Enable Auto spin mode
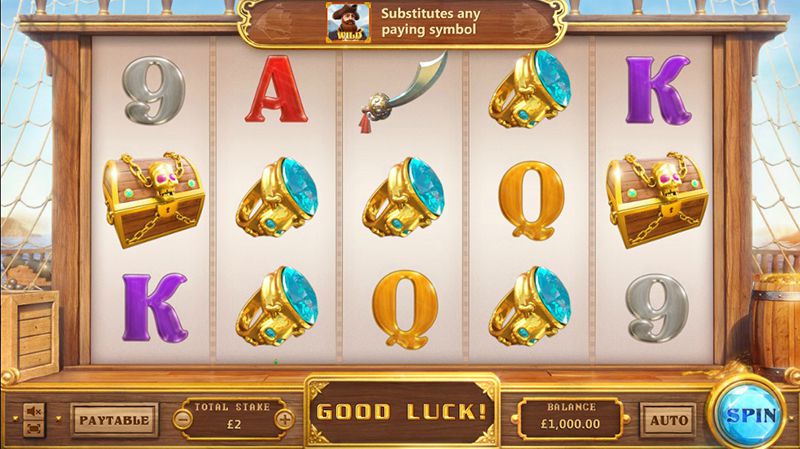The image size is (800, 449). pyautogui.click(x=667, y=420)
